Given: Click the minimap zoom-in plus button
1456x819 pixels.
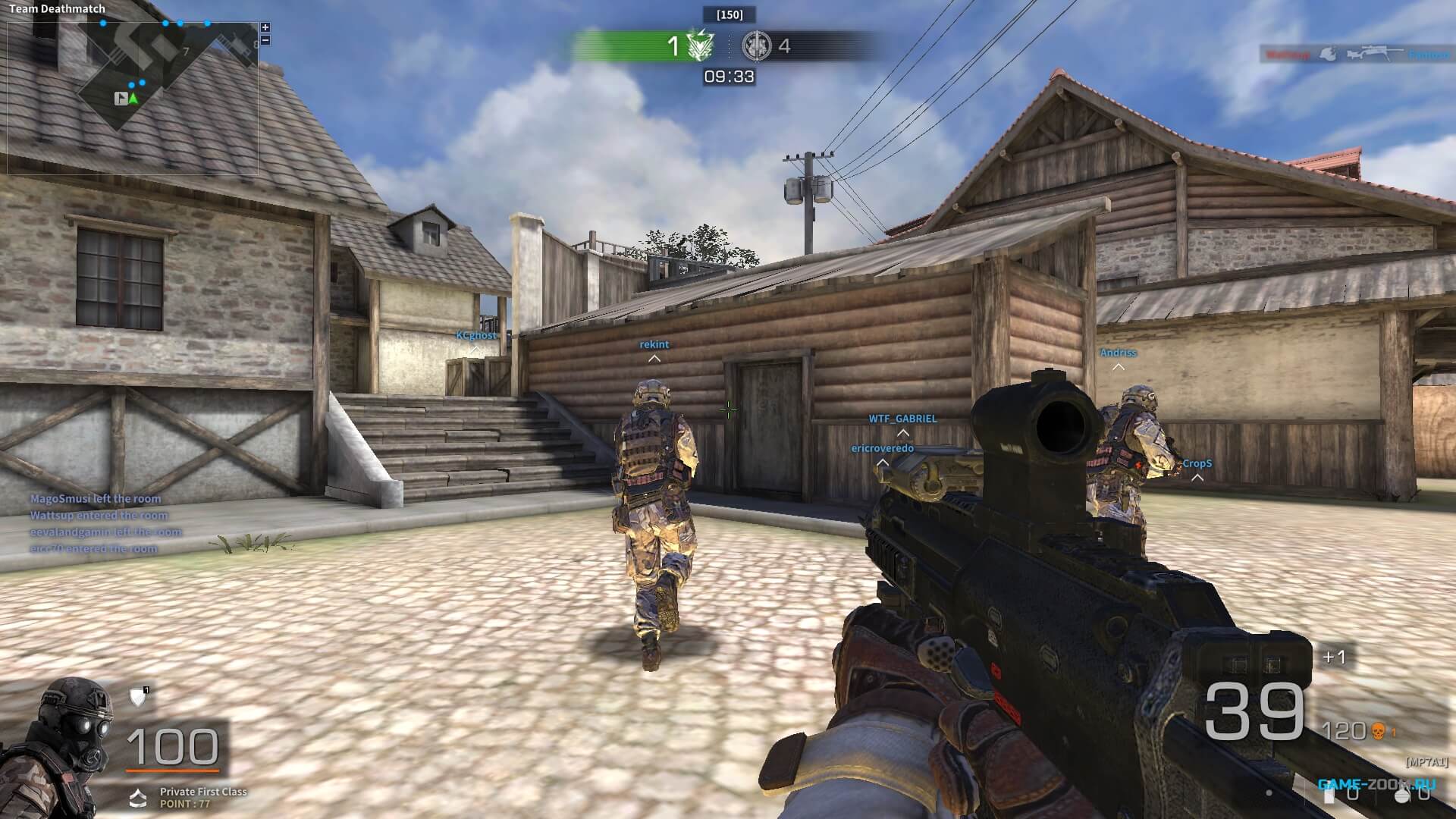Looking at the screenshot, I should tap(265, 27).
